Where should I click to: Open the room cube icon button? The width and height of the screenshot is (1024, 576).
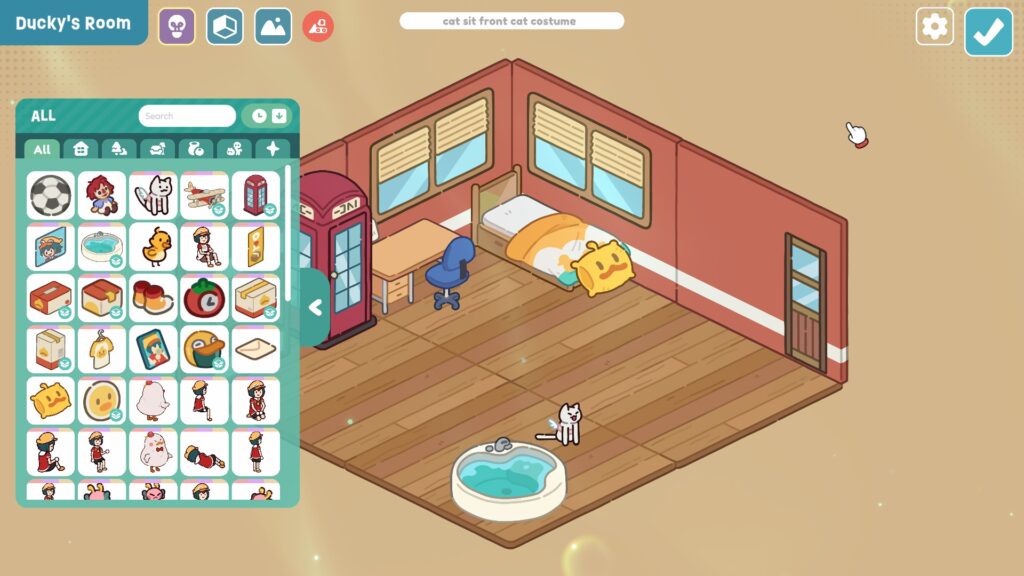pos(225,27)
